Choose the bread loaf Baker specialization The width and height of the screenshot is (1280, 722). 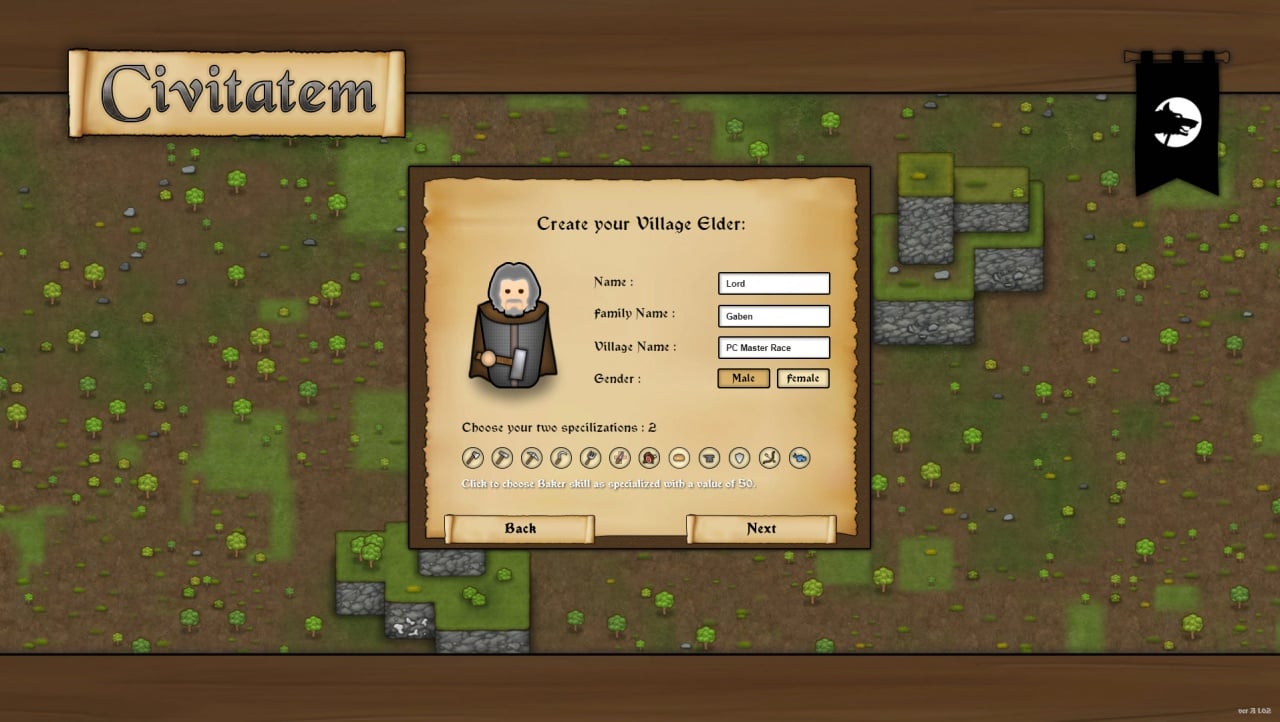point(679,458)
